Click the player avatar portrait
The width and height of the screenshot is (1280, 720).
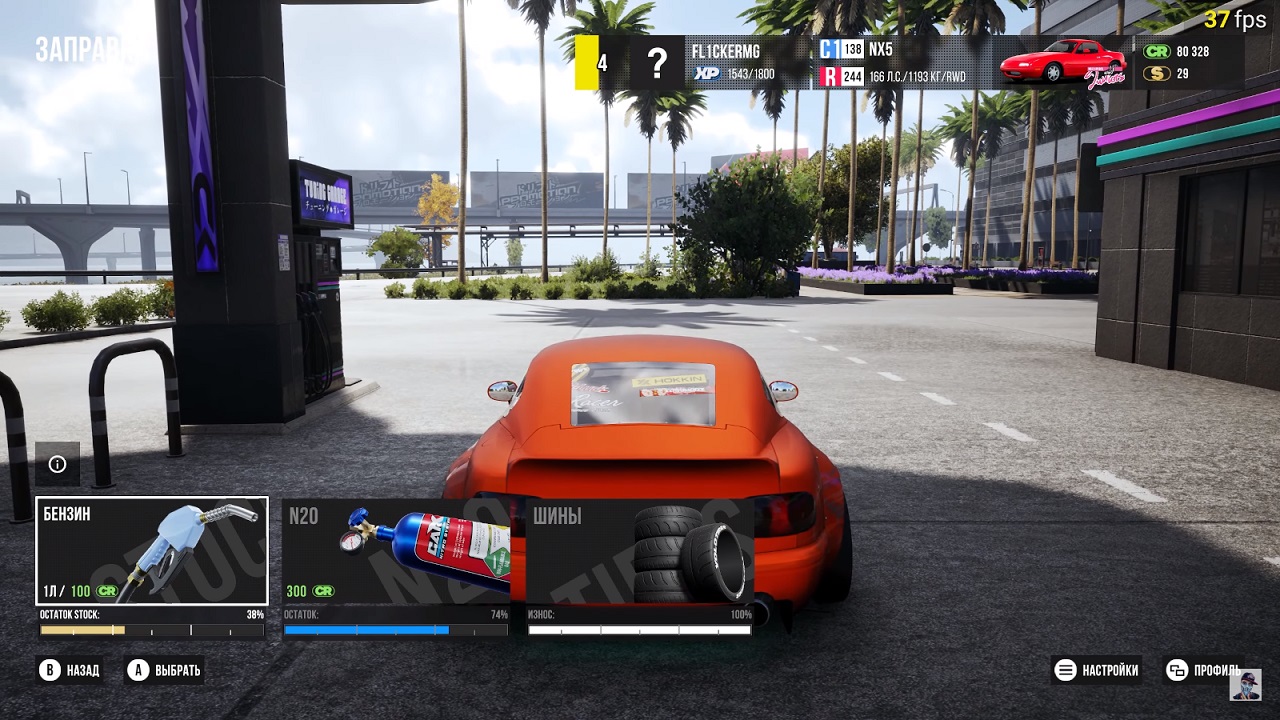pyautogui.click(x=1245, y=685)
